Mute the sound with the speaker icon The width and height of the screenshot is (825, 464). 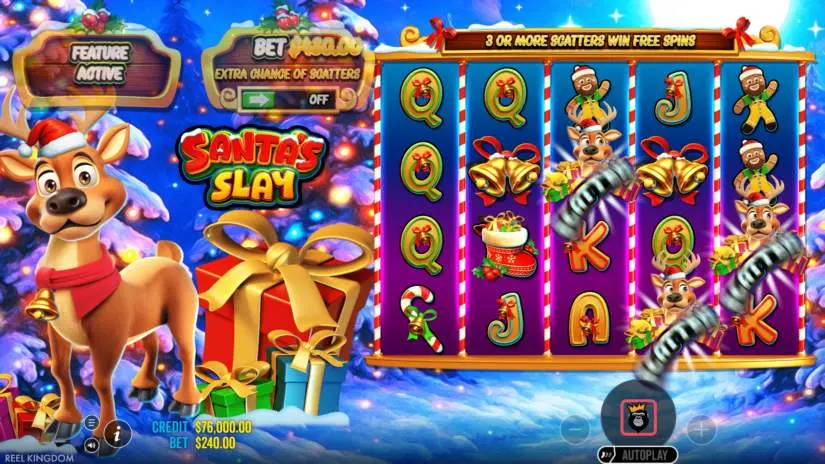point(91,443)
